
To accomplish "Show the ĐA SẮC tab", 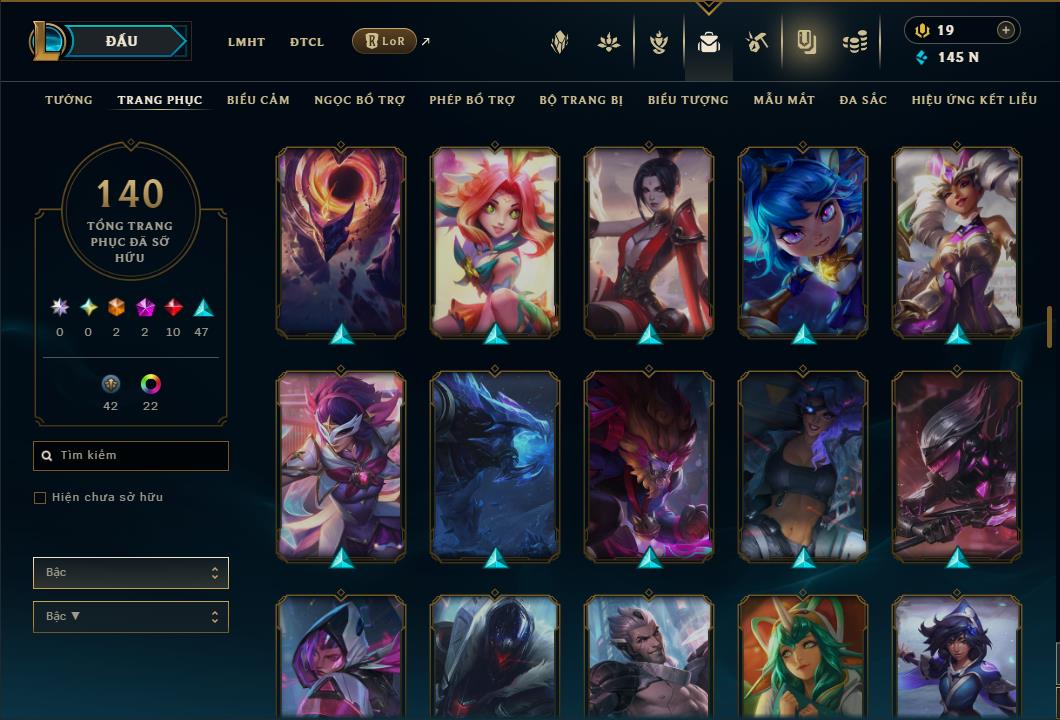I will 863,100.
